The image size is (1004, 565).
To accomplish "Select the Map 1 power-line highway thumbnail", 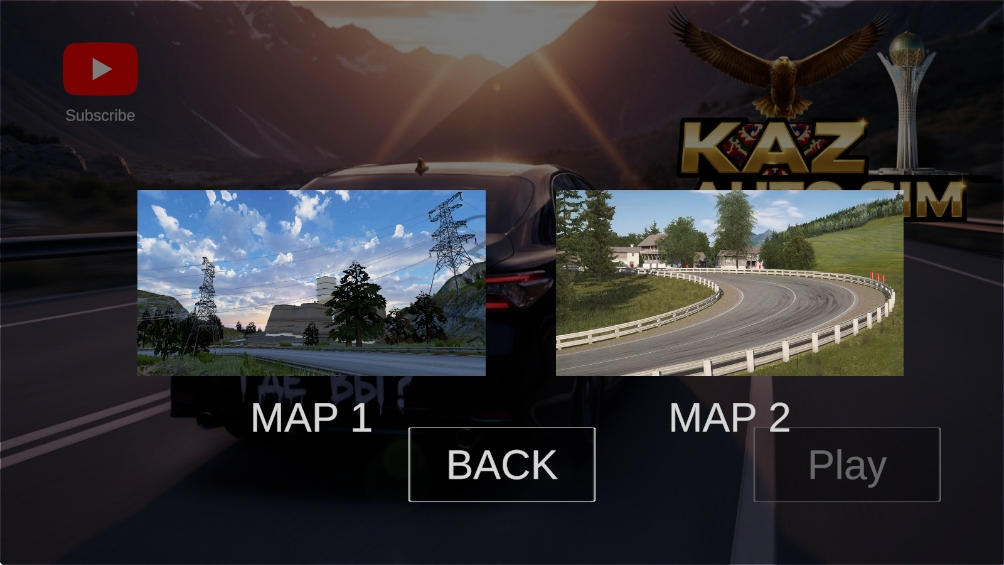I will (311, 283).
